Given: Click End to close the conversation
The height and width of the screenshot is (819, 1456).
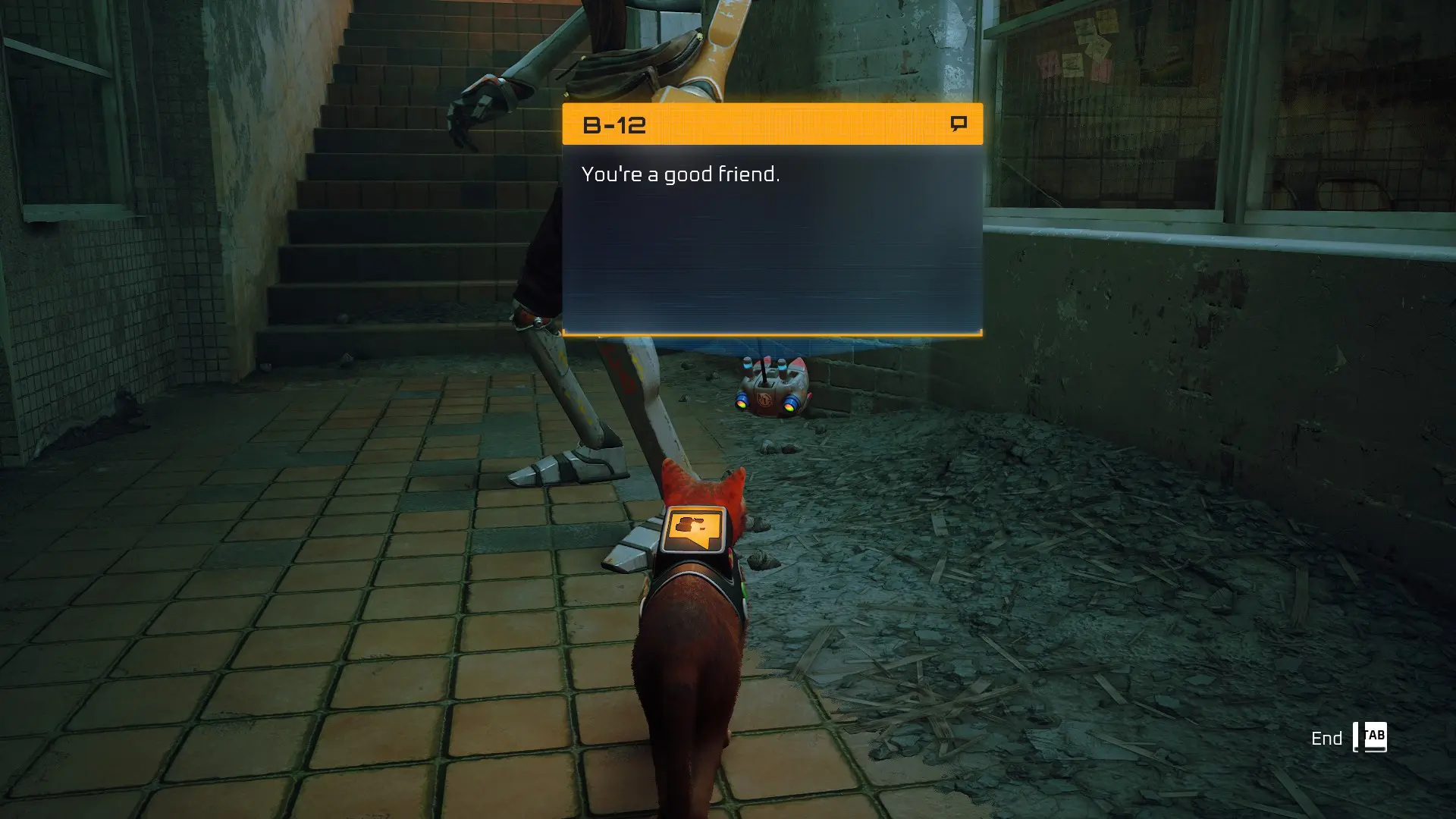Looking at the screenshot, I should (x=1328, y=737).
